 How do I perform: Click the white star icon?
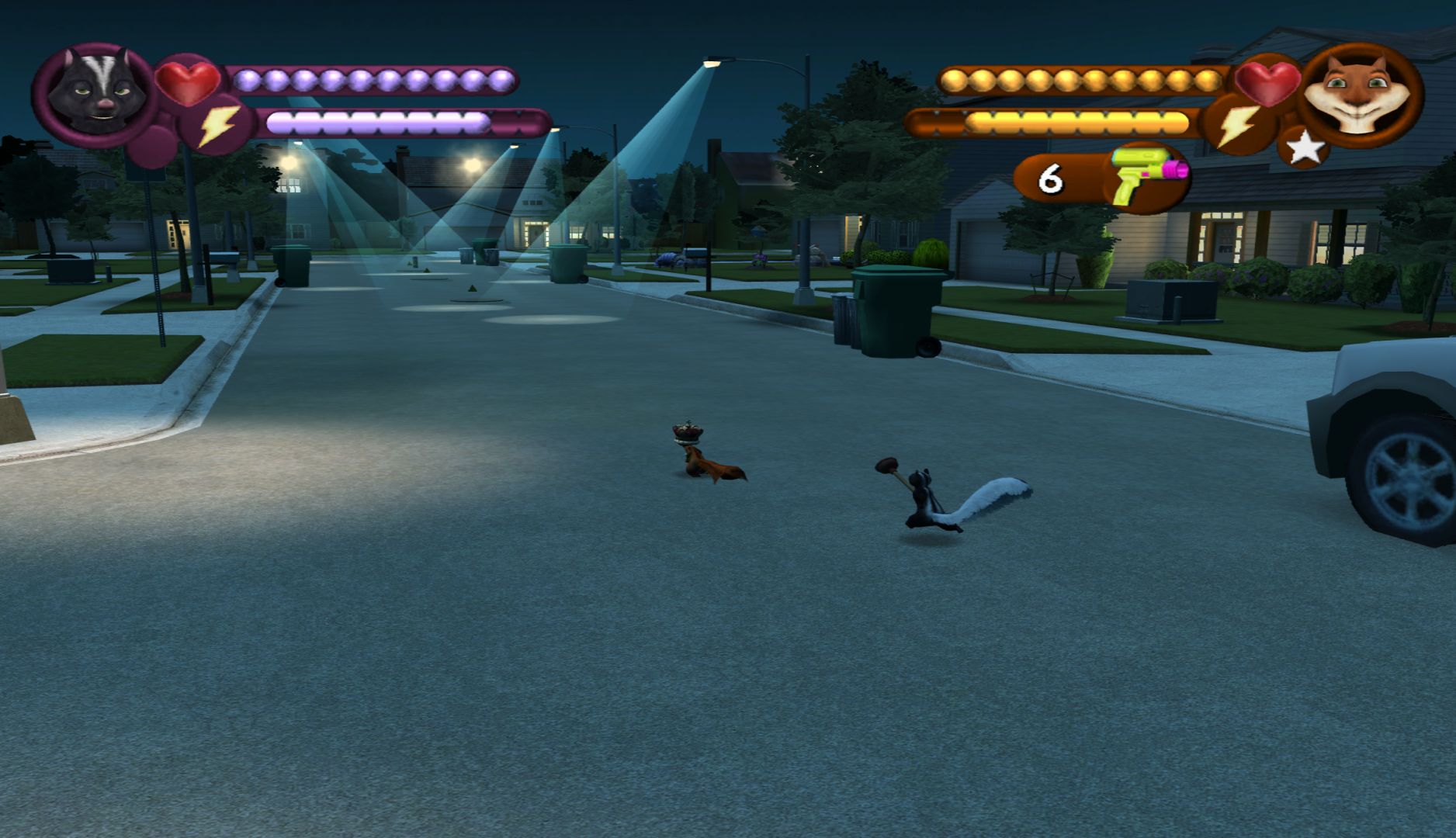[x=1305, y=147]
